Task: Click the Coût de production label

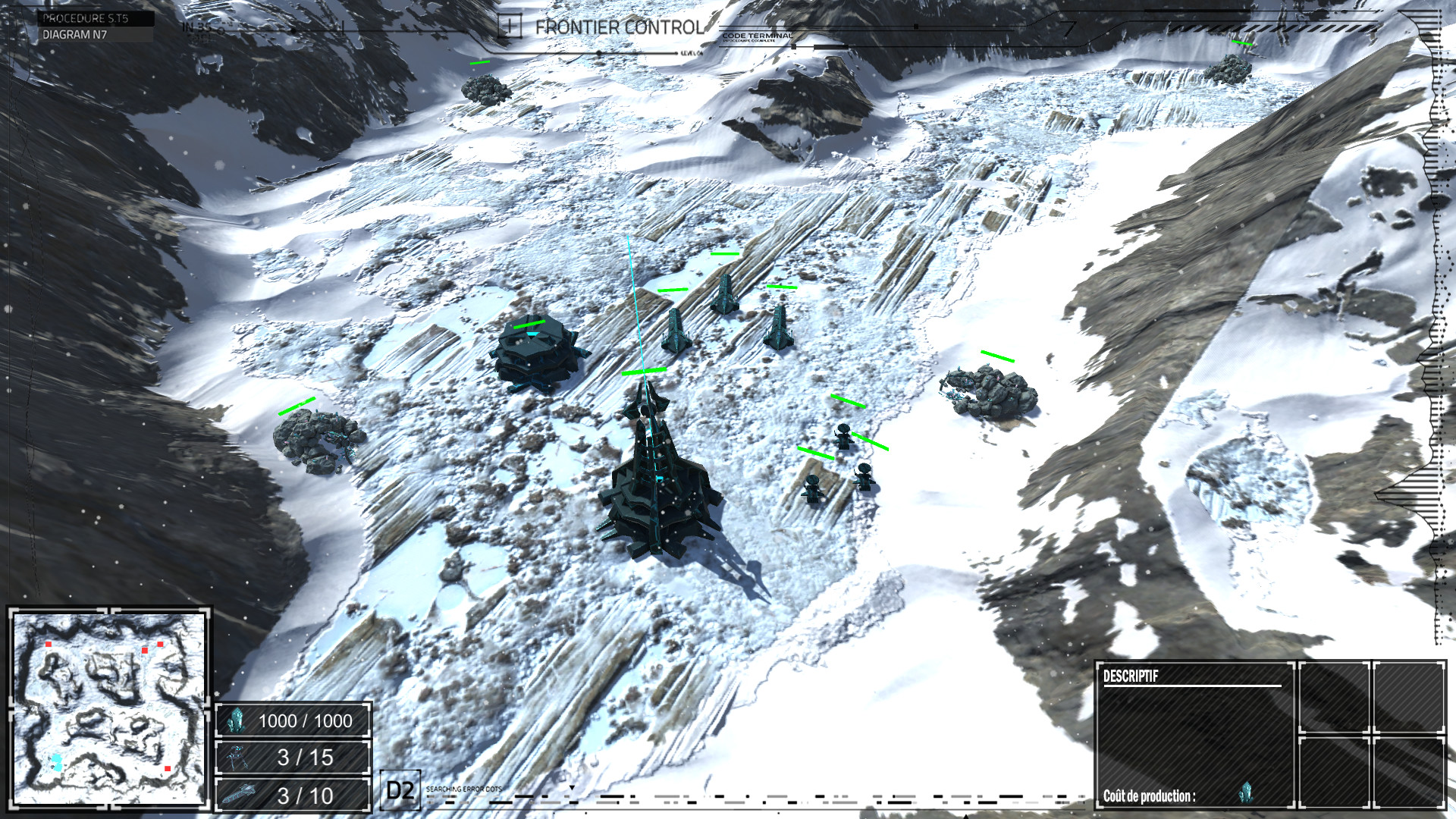Action: pyautogui.click(x=1149, y=798)
